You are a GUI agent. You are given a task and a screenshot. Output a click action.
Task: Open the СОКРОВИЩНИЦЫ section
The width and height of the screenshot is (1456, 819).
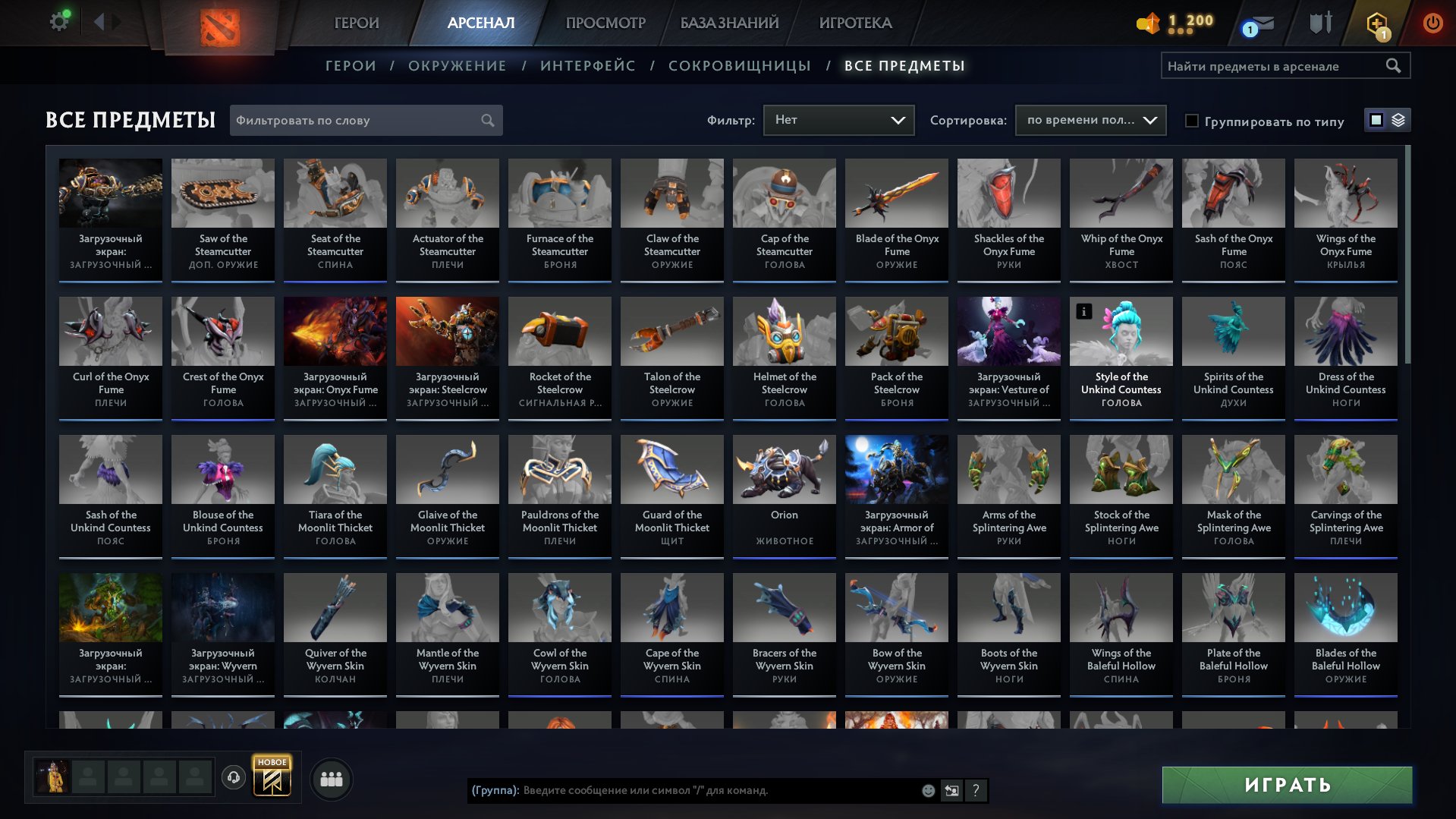point(738,66)
